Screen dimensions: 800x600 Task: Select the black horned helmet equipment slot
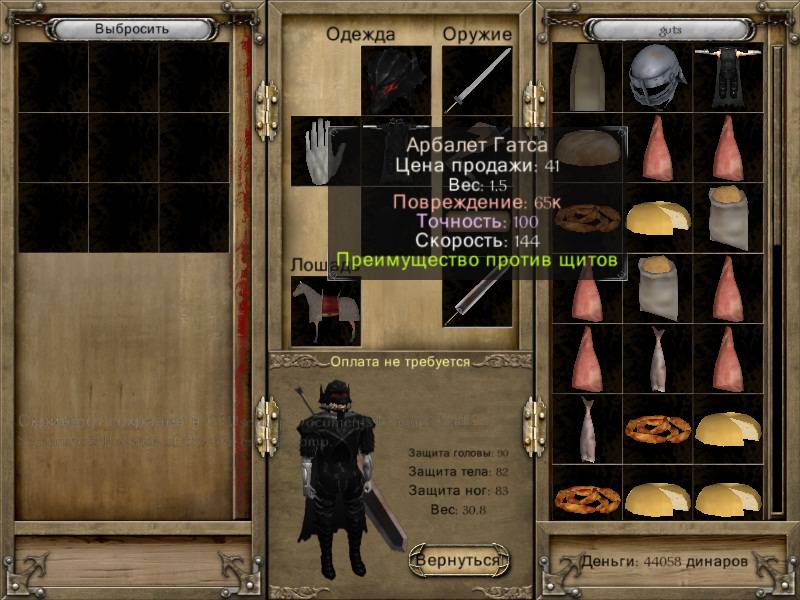click(395, 80)
